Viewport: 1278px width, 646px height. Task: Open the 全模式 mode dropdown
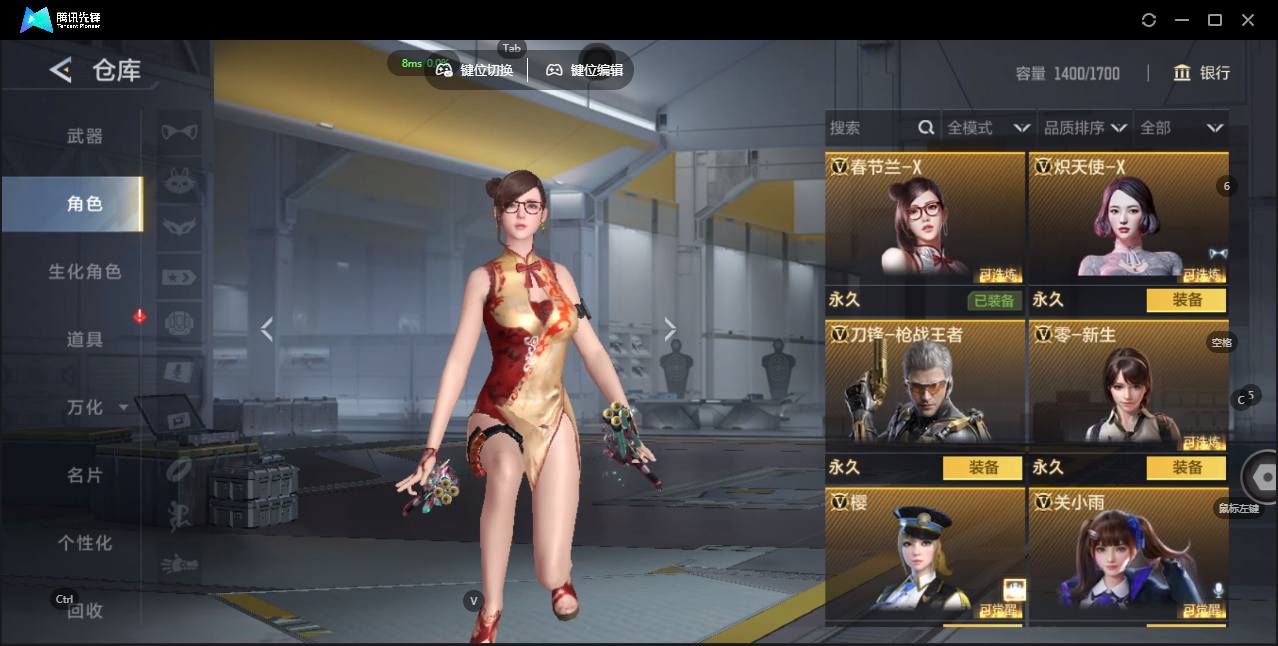coord(988,128)
